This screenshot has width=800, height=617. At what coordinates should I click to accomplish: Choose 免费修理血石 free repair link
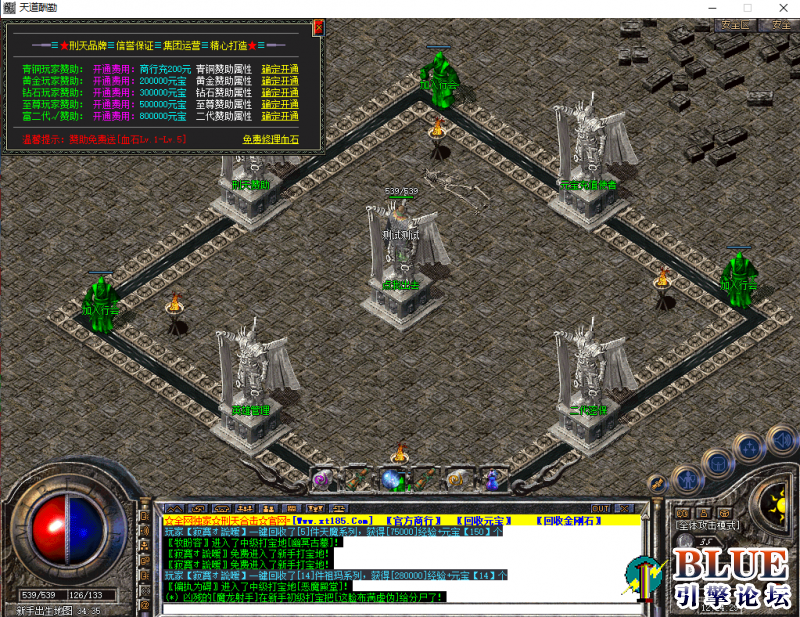pos(270,140)
